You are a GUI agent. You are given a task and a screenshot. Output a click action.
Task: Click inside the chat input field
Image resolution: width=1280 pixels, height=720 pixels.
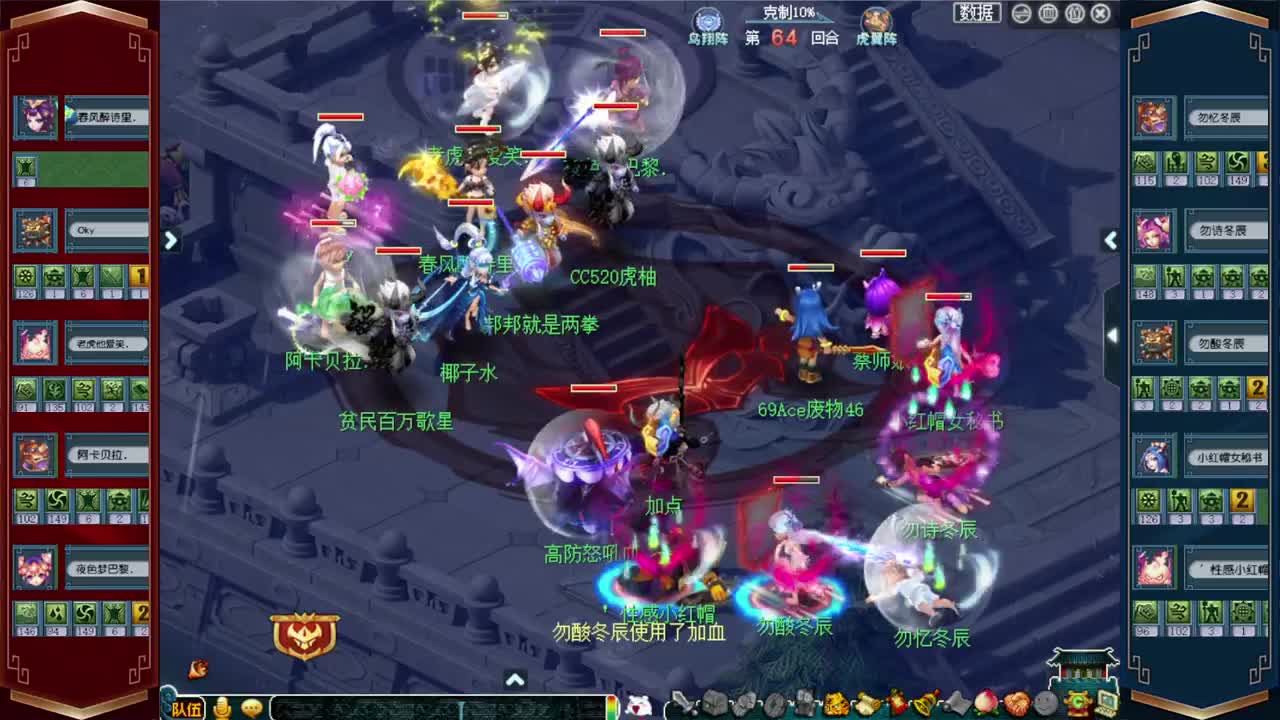click(430, 707)
